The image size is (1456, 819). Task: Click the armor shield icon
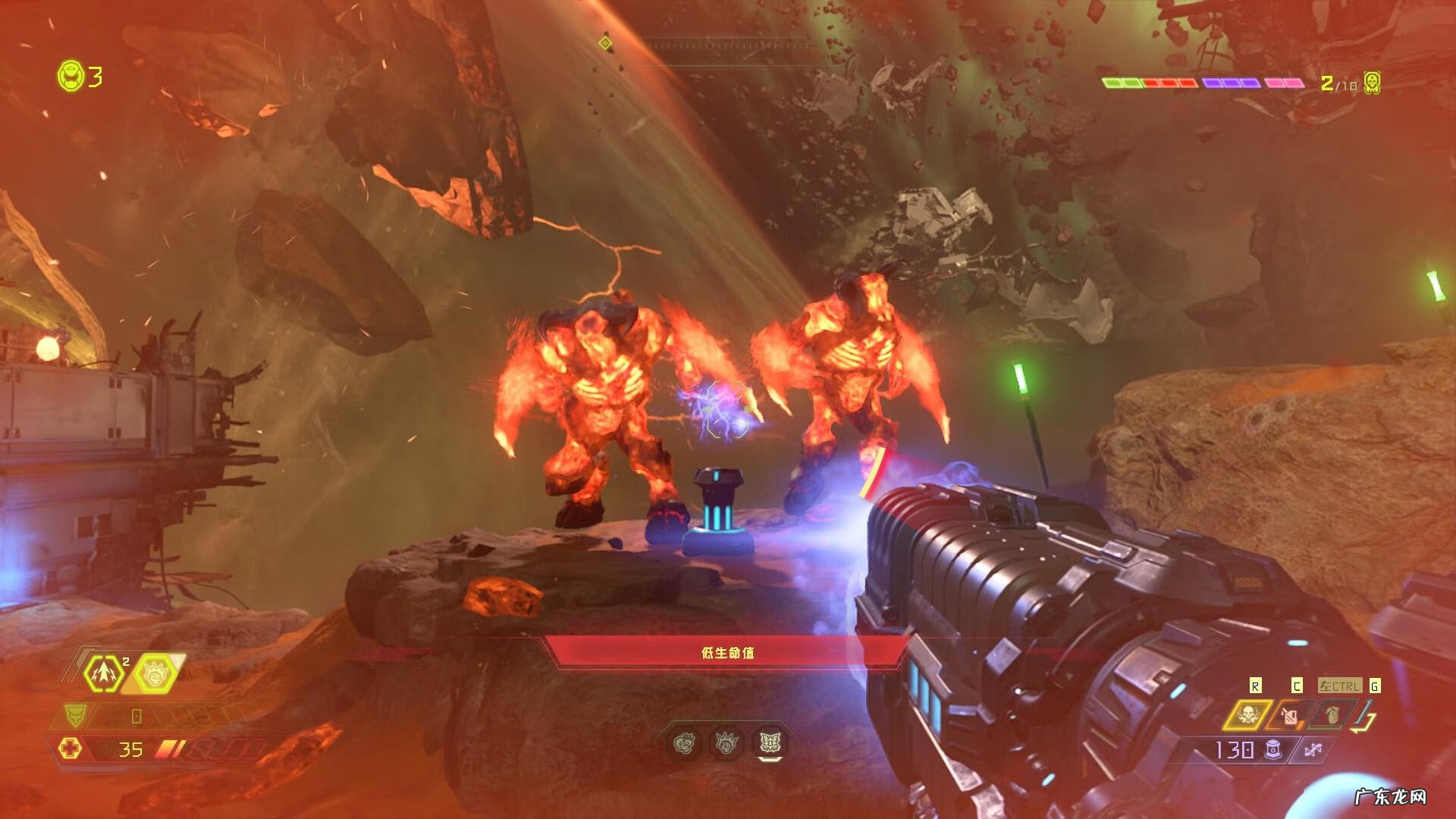pos(75,715)
